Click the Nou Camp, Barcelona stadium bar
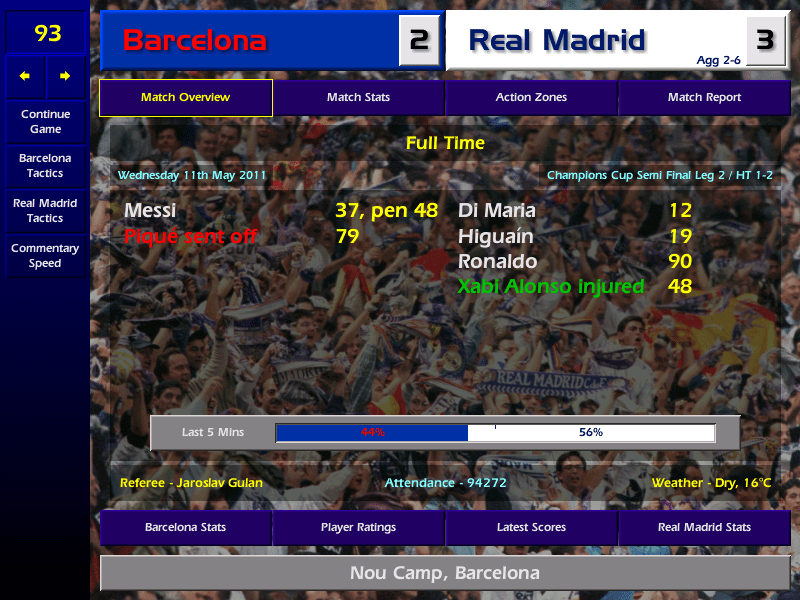Viewport: 800px width, 600px height. [445, 573]
